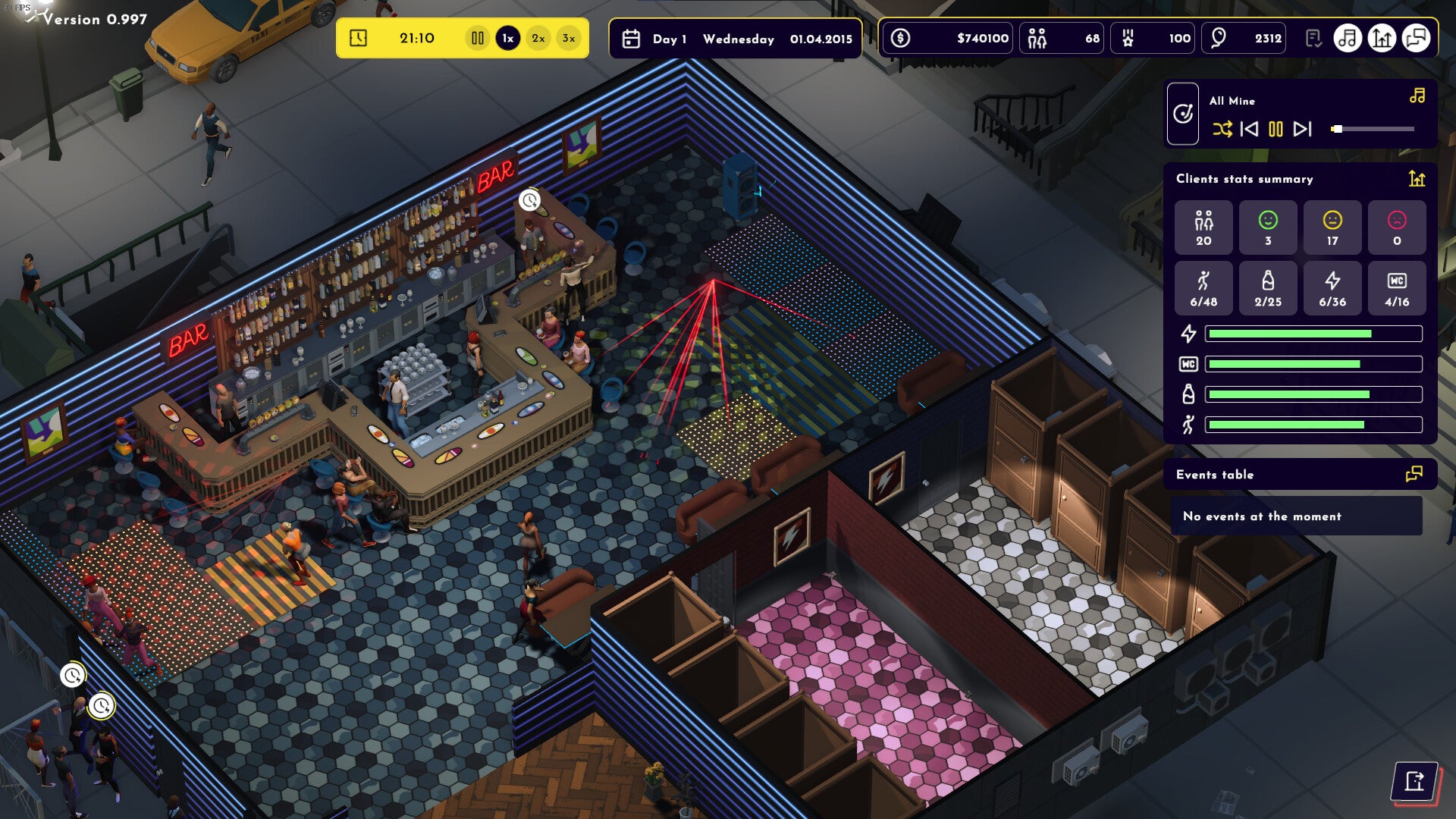Toggle the stats chart round button
This screenshot has width=1456, height=819.
[1382, 38]
